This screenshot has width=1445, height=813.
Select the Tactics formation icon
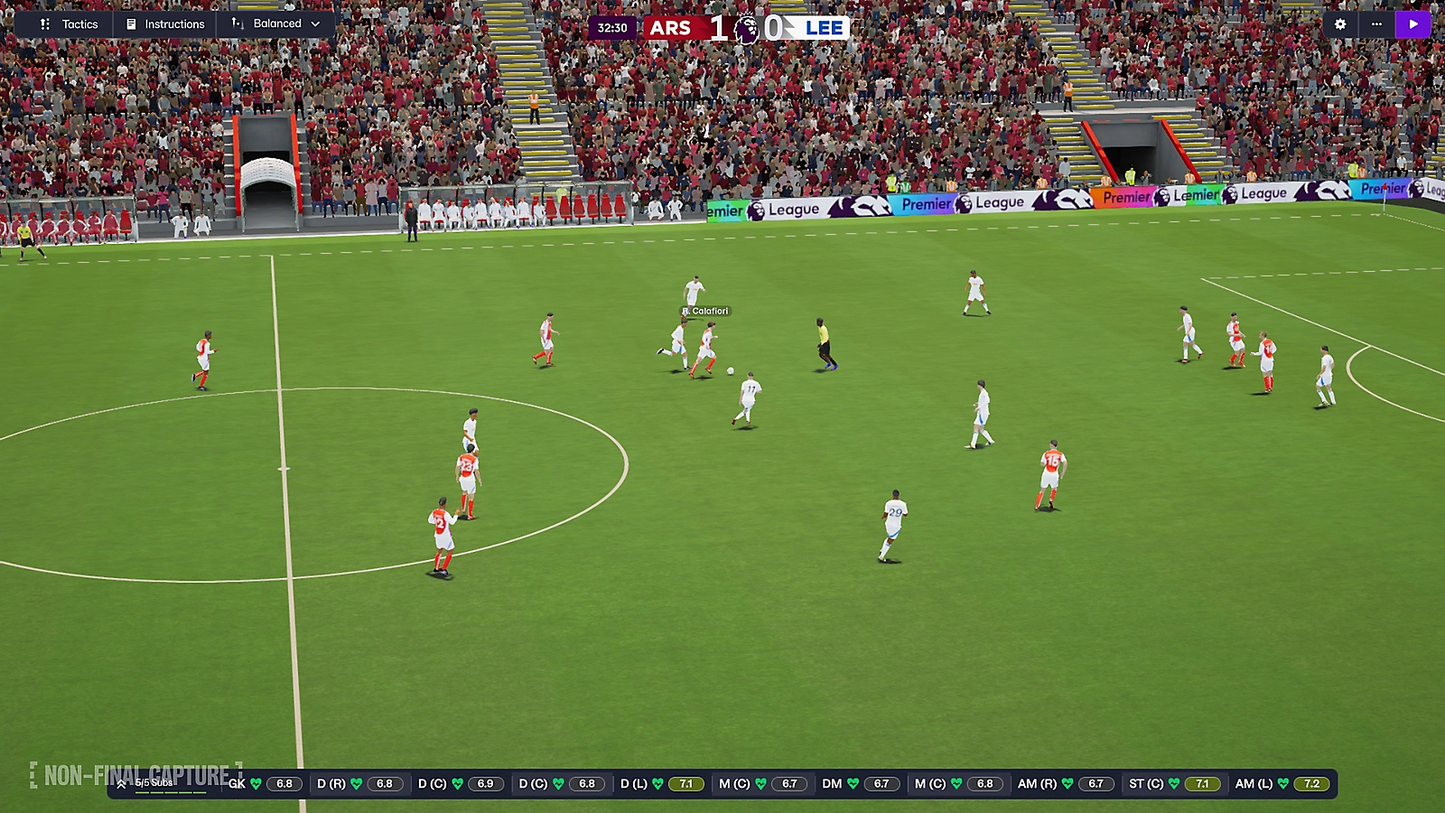click(x=44, y=24)
